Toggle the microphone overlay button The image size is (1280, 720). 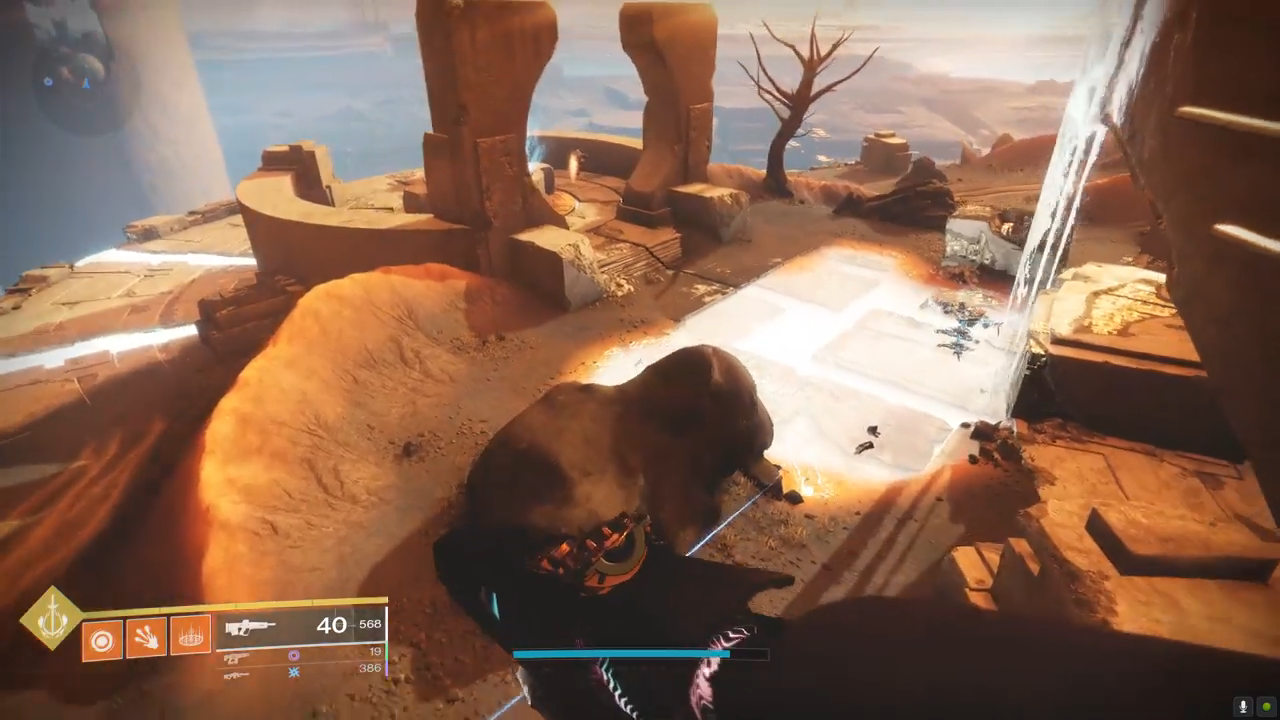click(1244, 706)
